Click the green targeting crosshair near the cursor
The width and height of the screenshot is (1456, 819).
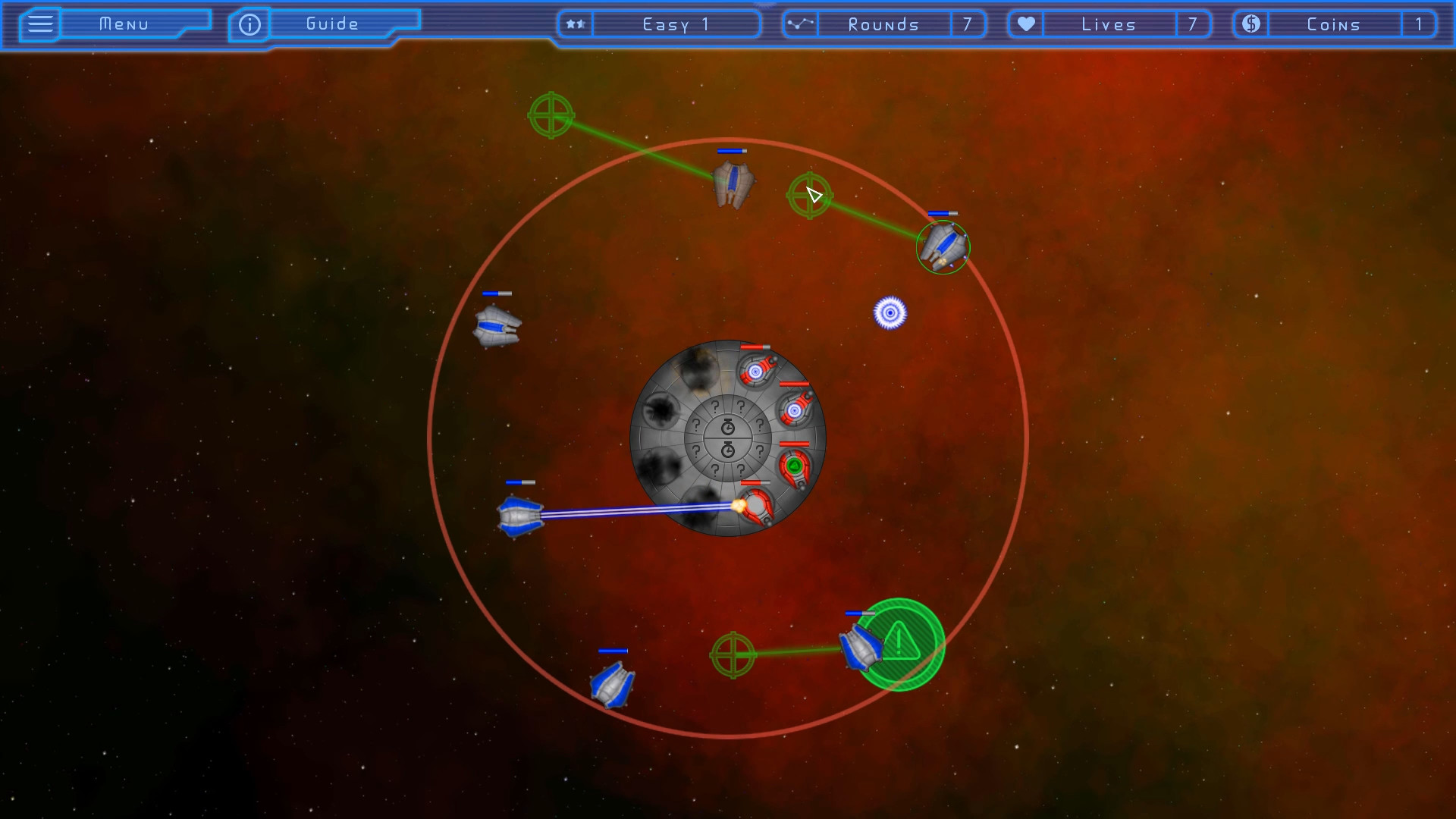(809, 196)
